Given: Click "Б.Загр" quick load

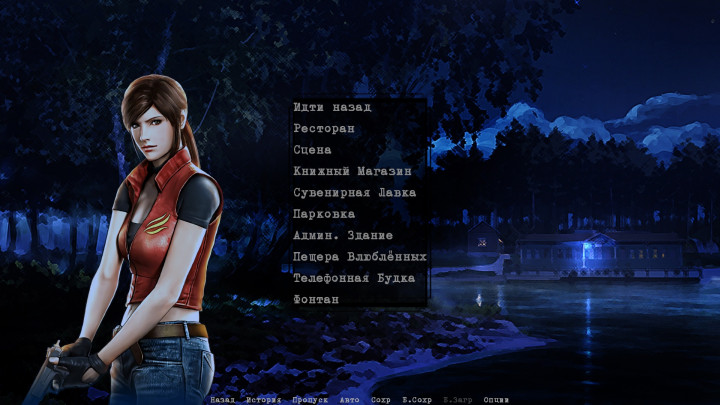Looking at the screenshot, I should pyautogui.click(x=457, y=399).
